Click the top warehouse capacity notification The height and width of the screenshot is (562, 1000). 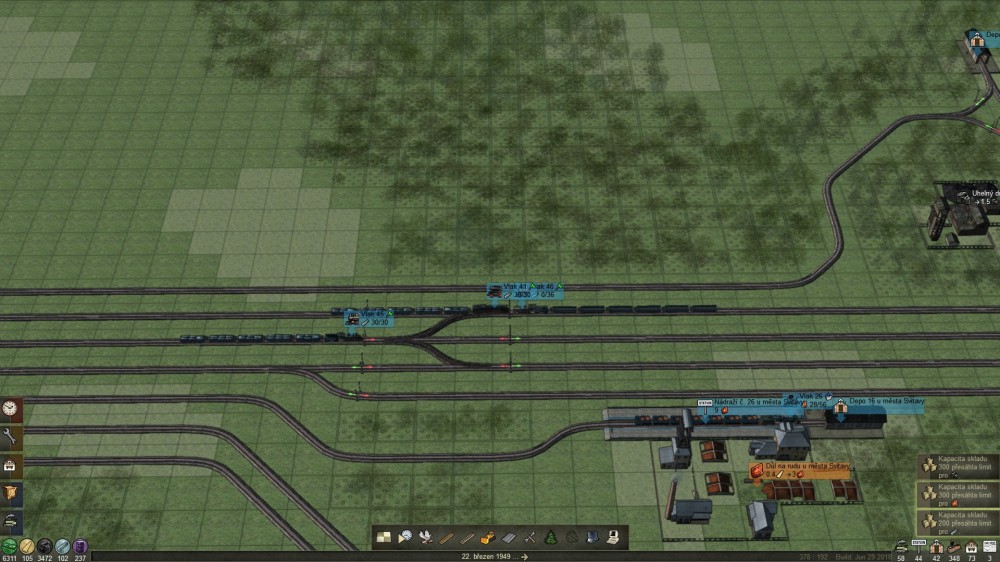pyautogui.click(x=958, y=467)
